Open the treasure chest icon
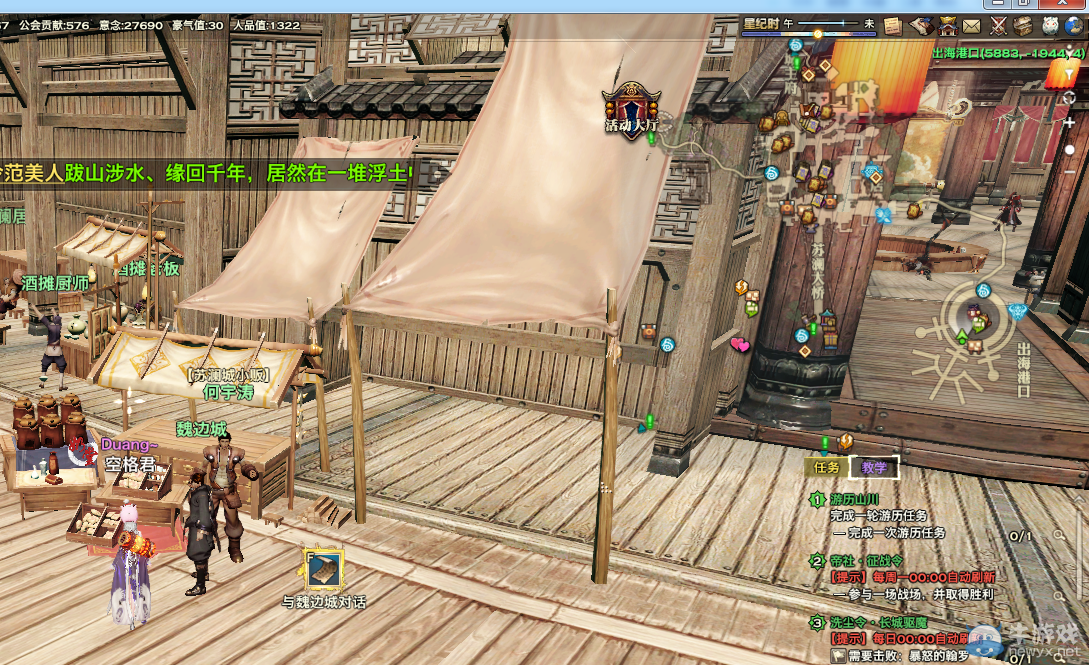This screenshot has height=665, width=1089. [1023, 26]
